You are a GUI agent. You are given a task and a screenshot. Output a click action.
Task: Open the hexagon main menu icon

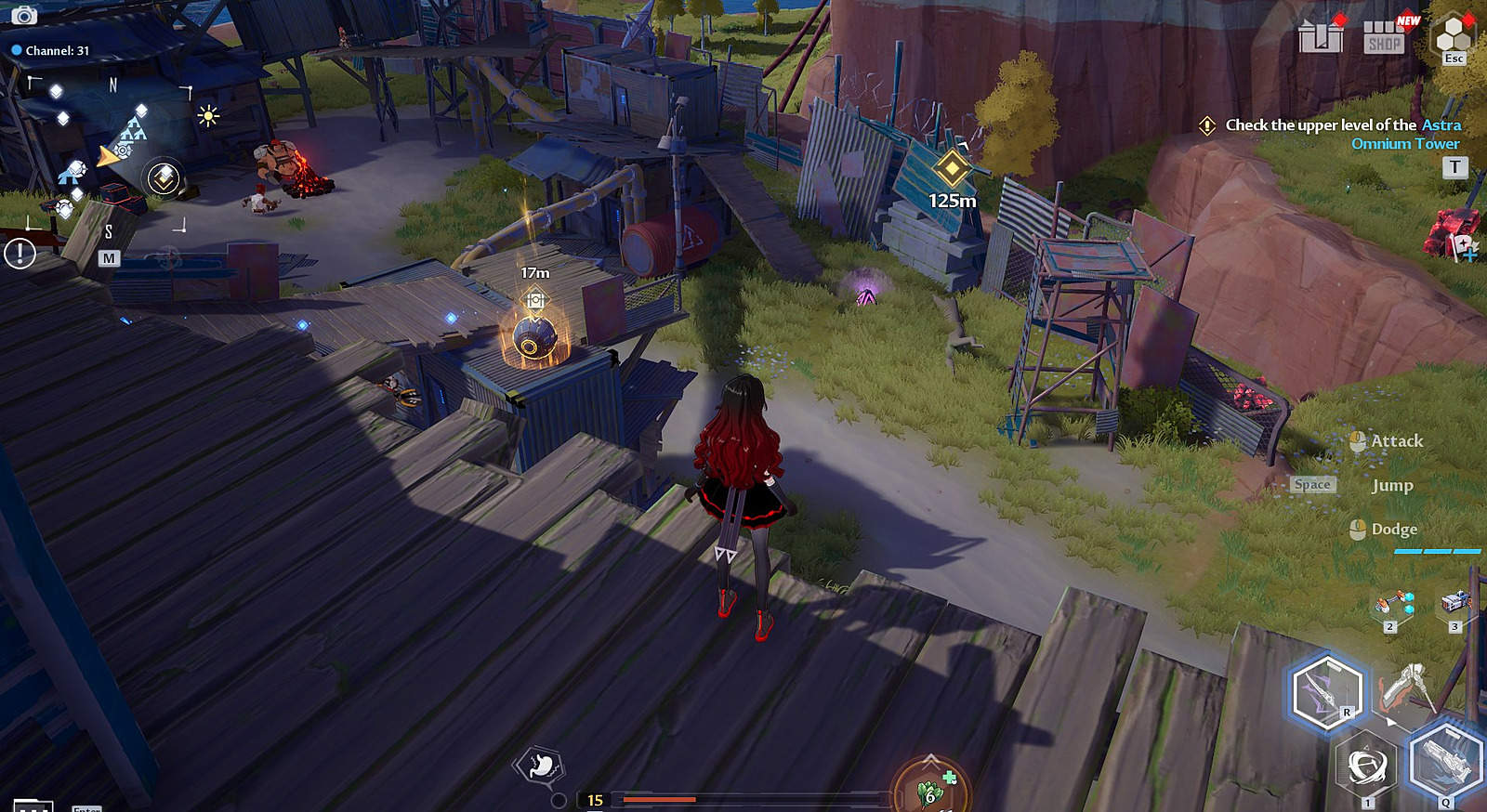pos(1453,37)
